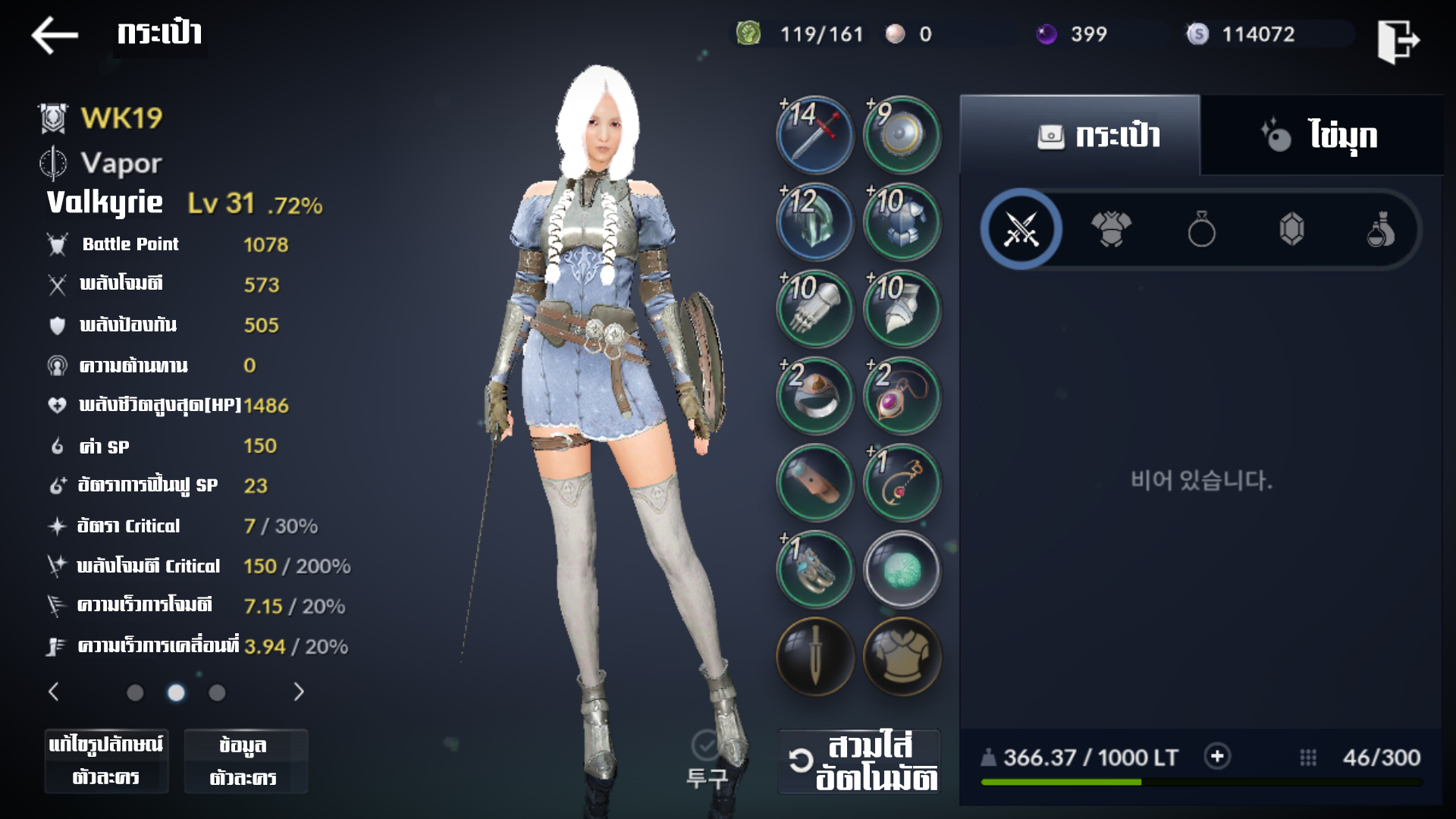
Task: Tap the +2 pink gem necklace slot
Action: [x=902, y=396]
